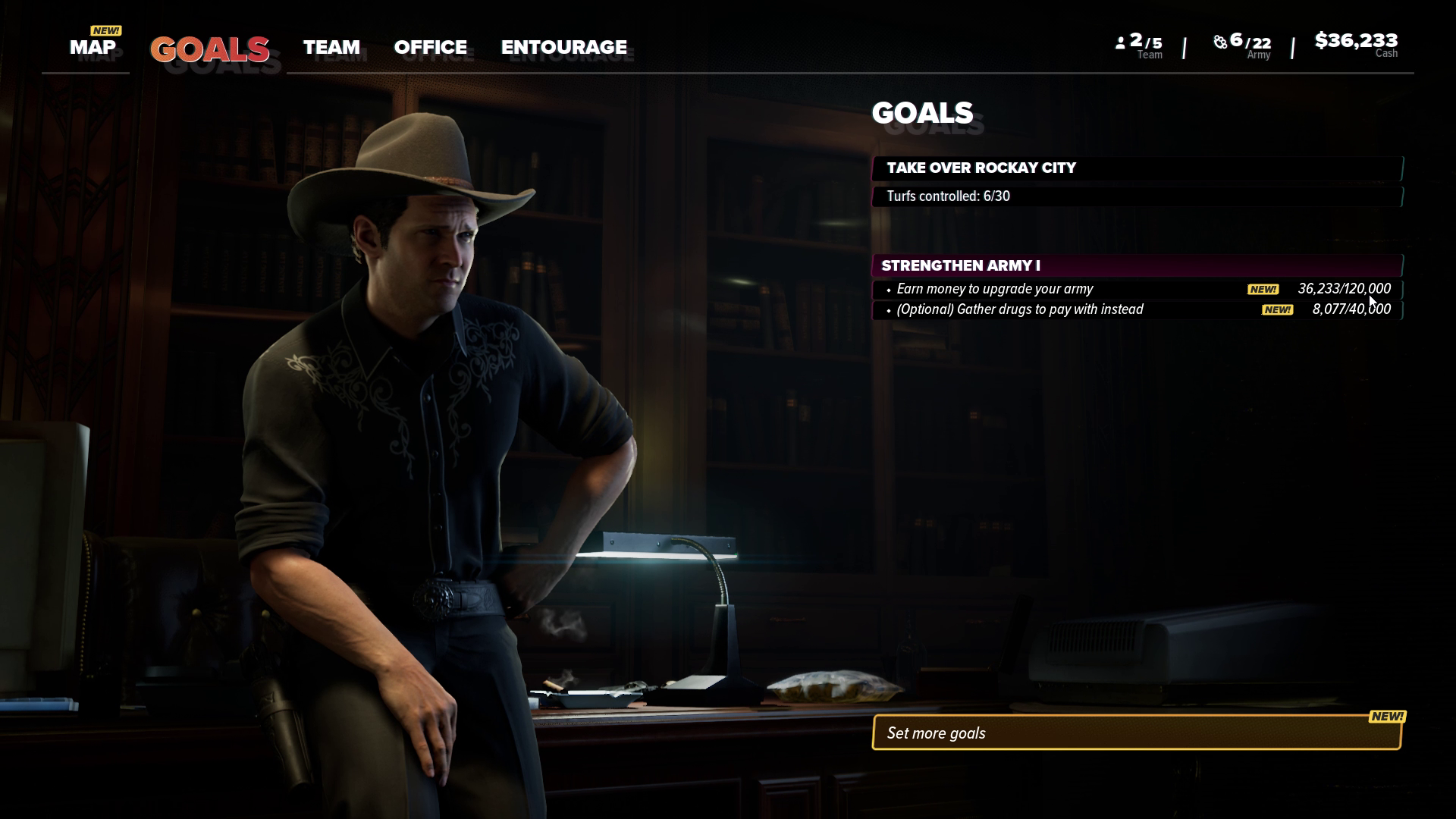The image size is (1456, 819).
Task: Switch to the Map tab
Action: tap(93, 47)
